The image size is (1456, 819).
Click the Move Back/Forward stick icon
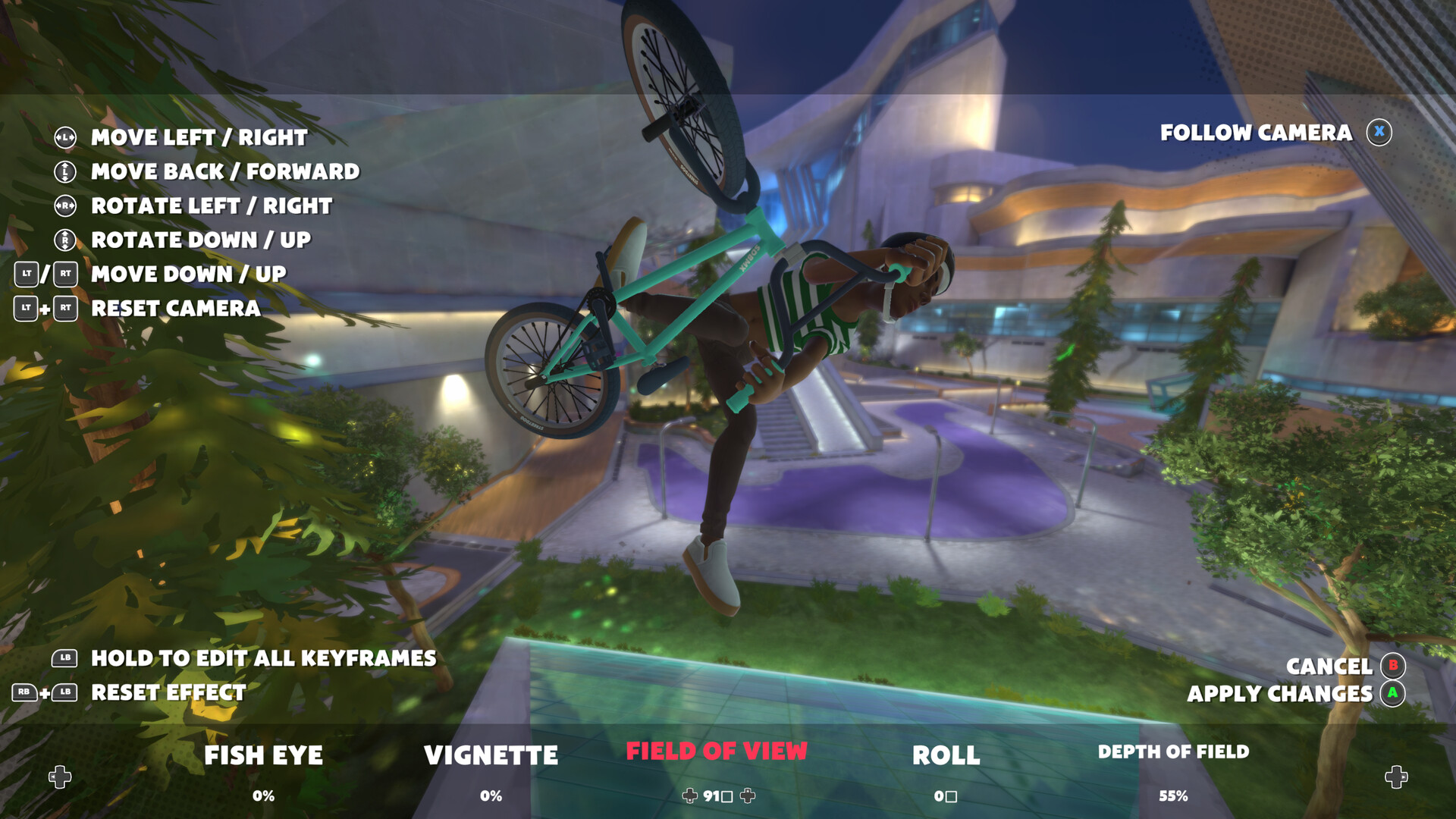pyautogui.click(x=64, y=172)
